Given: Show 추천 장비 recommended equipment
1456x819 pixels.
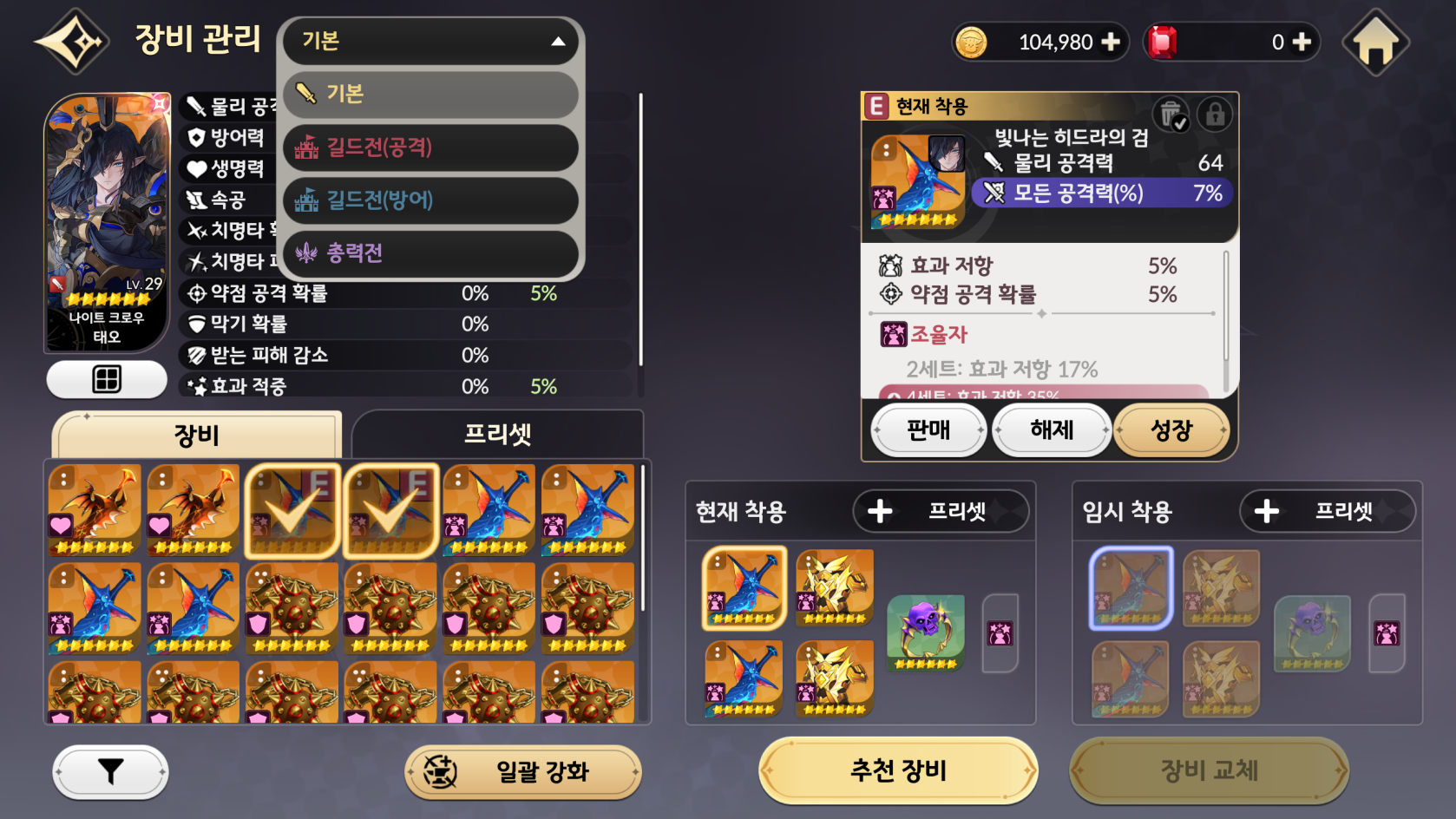Looking at the screenshot, I should pos(898,770).
